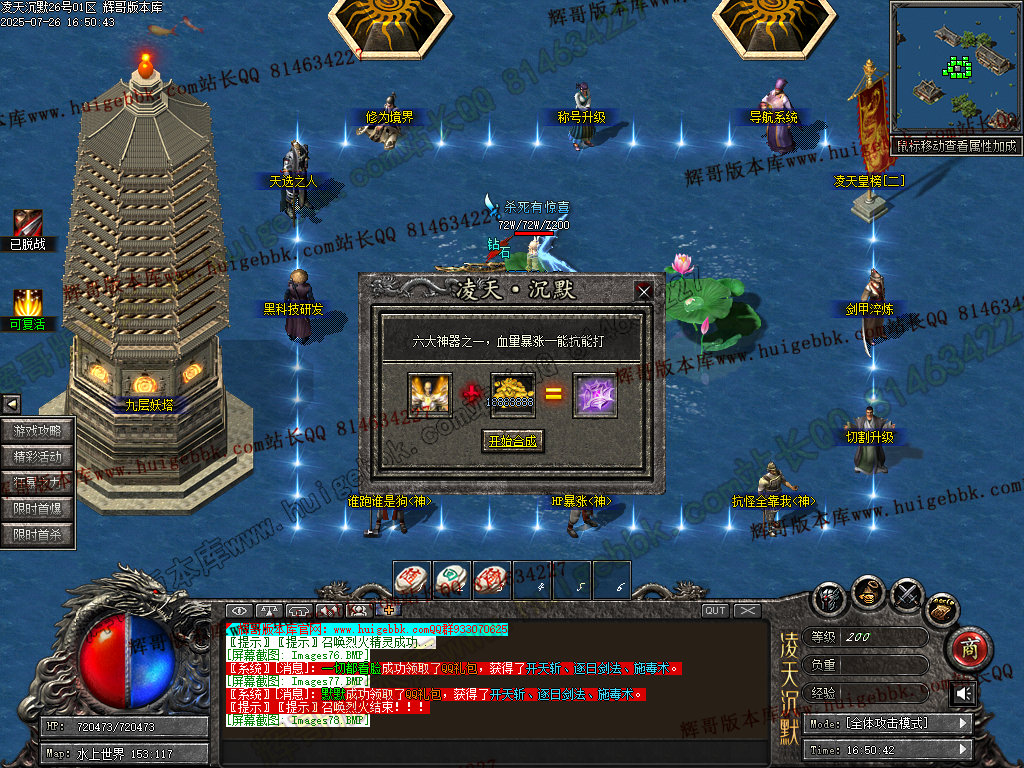This screenshot has width=1024, height=768.
Task: Collapse the side menu with the arrow button
Action: [11, 404]
